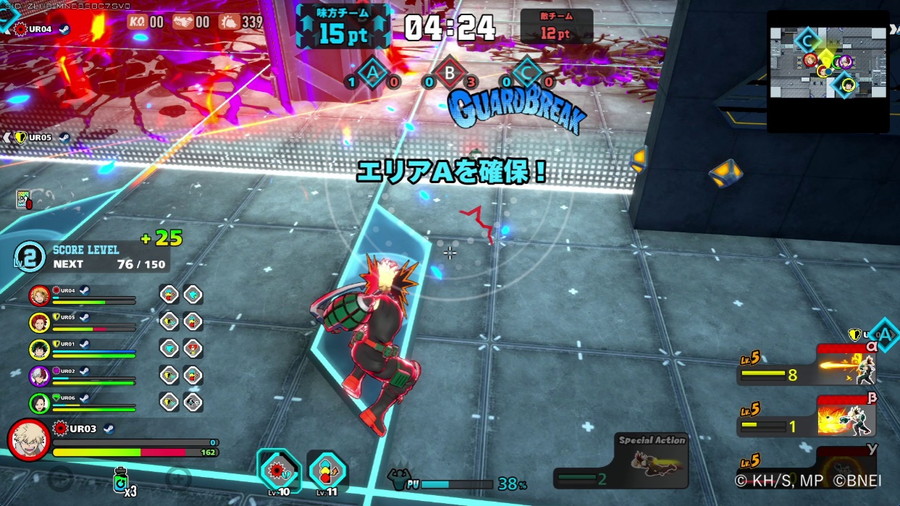The image size is (900, 506).
Task: Use the beta quirk skill icon
Action: point(846,418)
